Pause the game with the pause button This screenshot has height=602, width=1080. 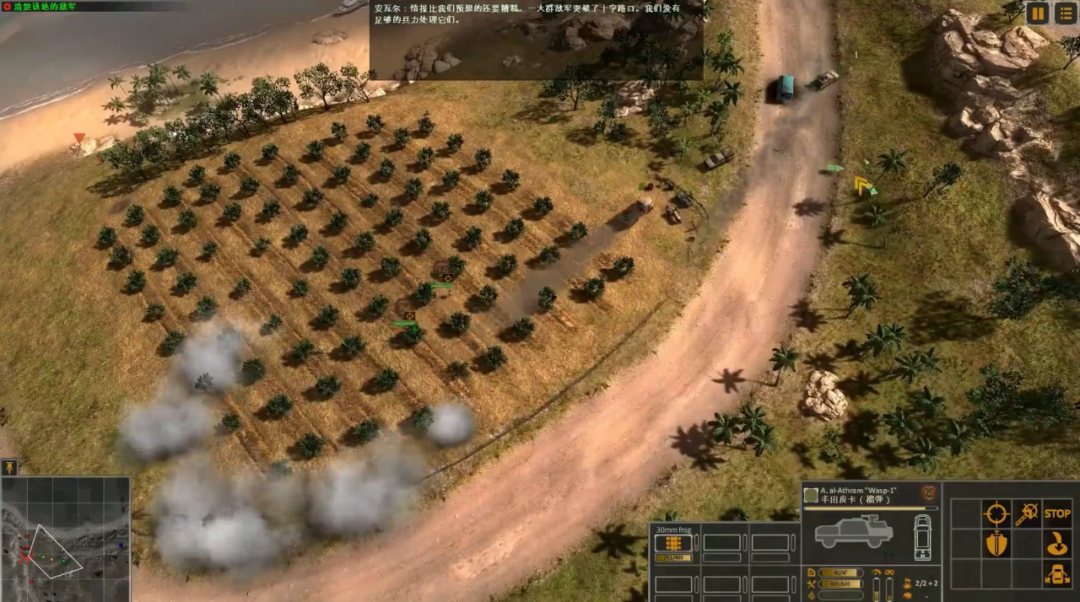click(1038, 13)
